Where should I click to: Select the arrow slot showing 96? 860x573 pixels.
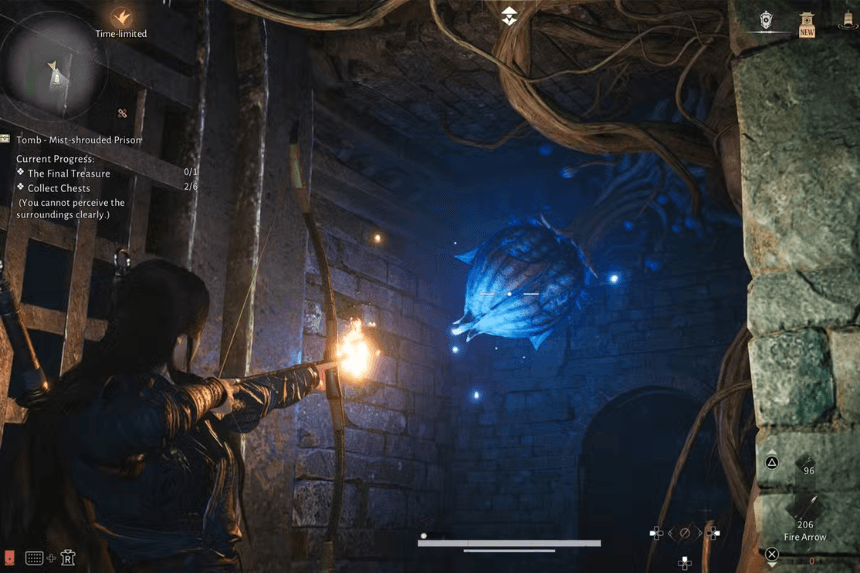click(x=806, y=464)
